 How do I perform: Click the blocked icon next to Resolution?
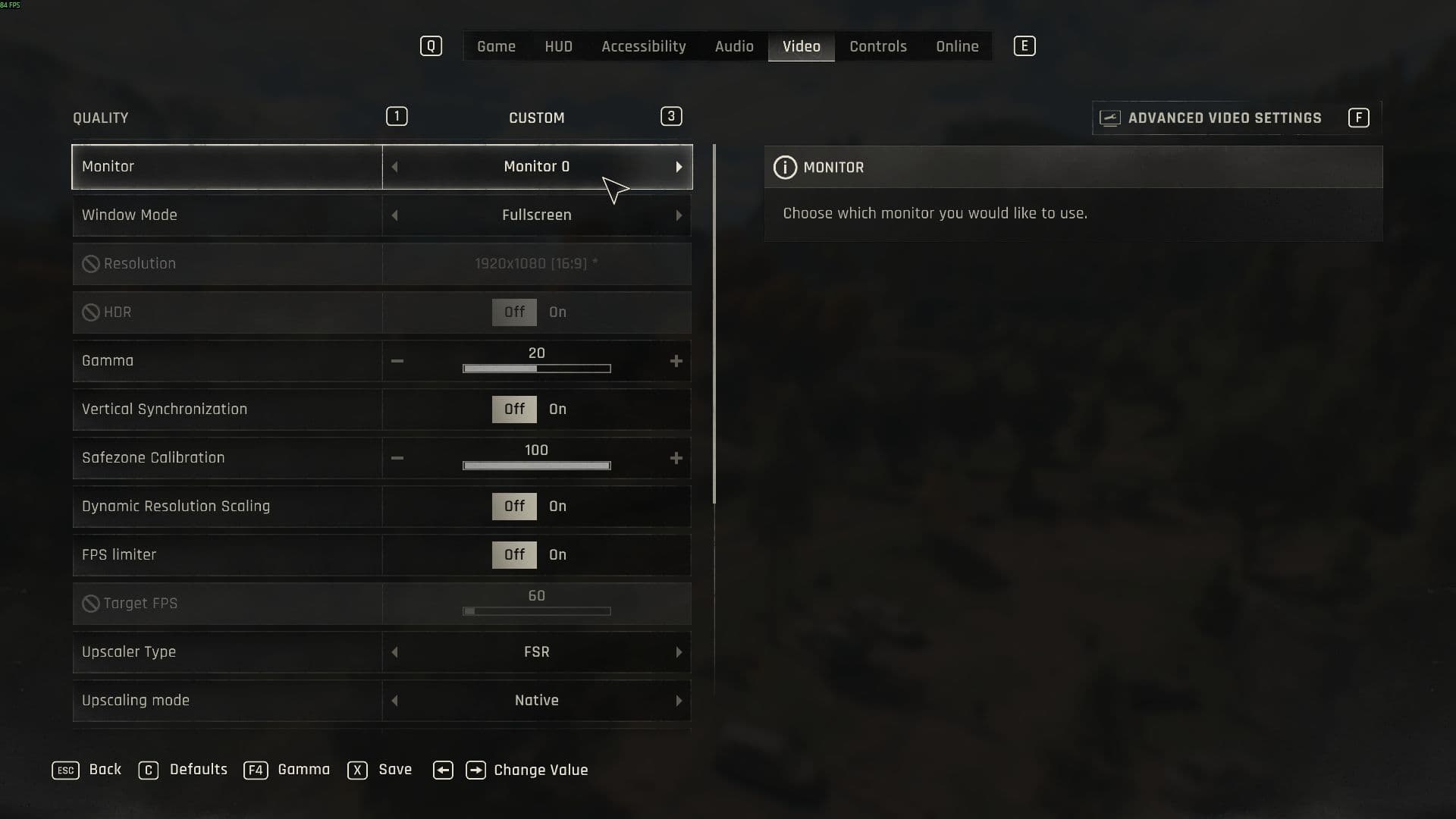pos(90,263)
